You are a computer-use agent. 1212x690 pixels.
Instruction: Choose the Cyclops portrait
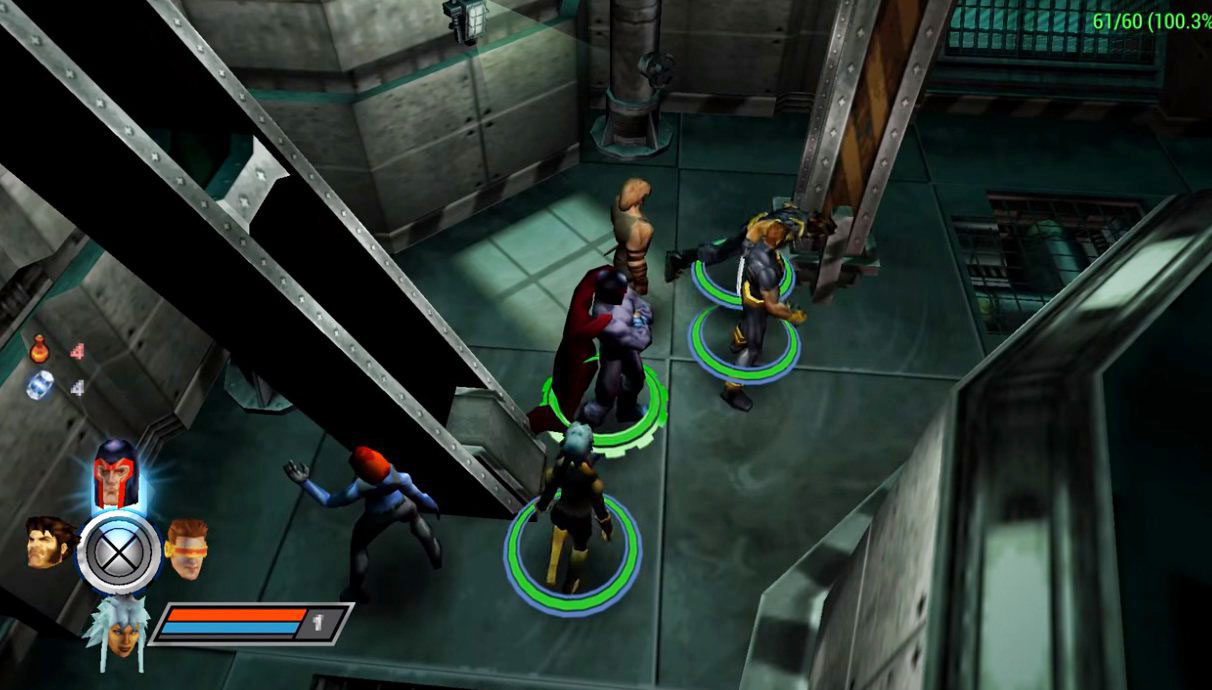pos(187,547)
